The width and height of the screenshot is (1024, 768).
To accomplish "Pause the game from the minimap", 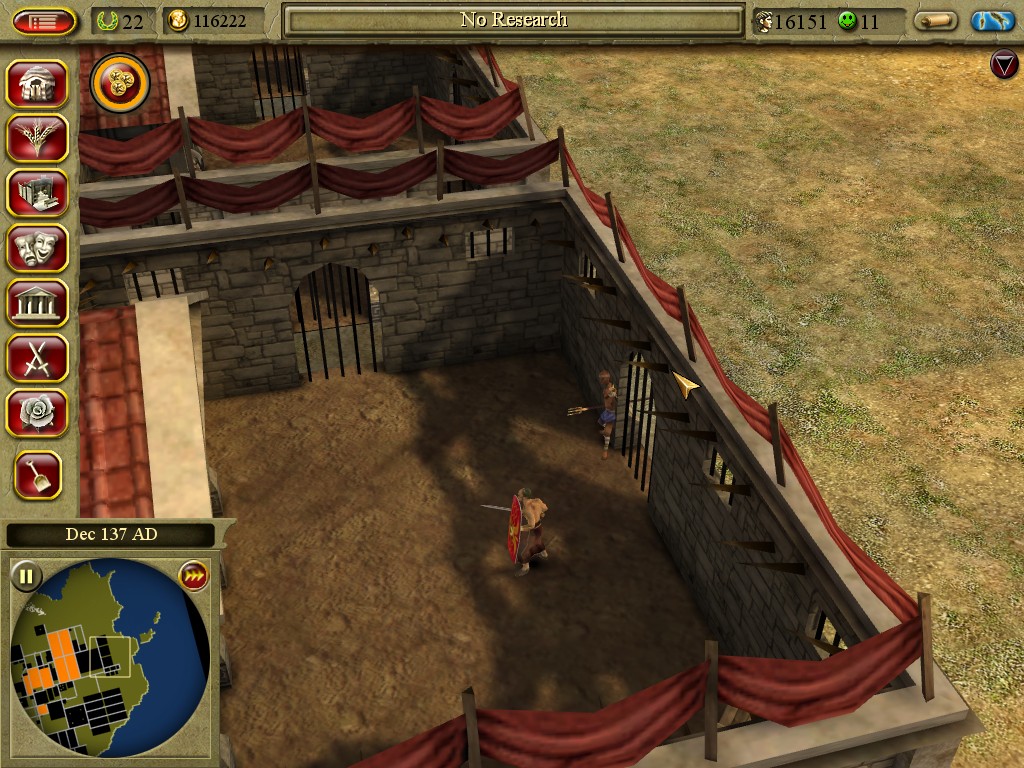I will pyautogui.click(x=26, y=576).
